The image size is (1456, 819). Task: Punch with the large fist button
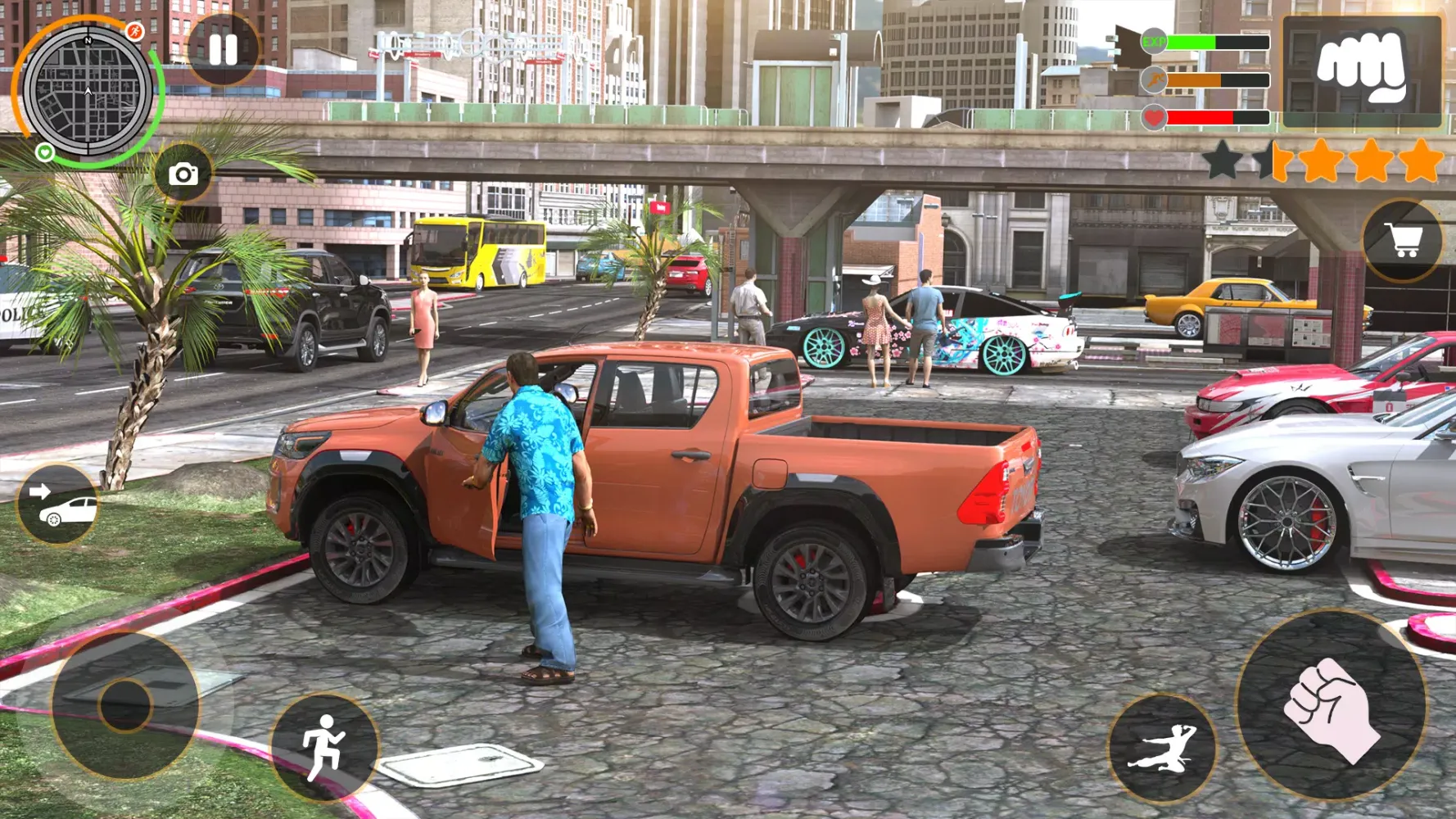(1330, 706)
